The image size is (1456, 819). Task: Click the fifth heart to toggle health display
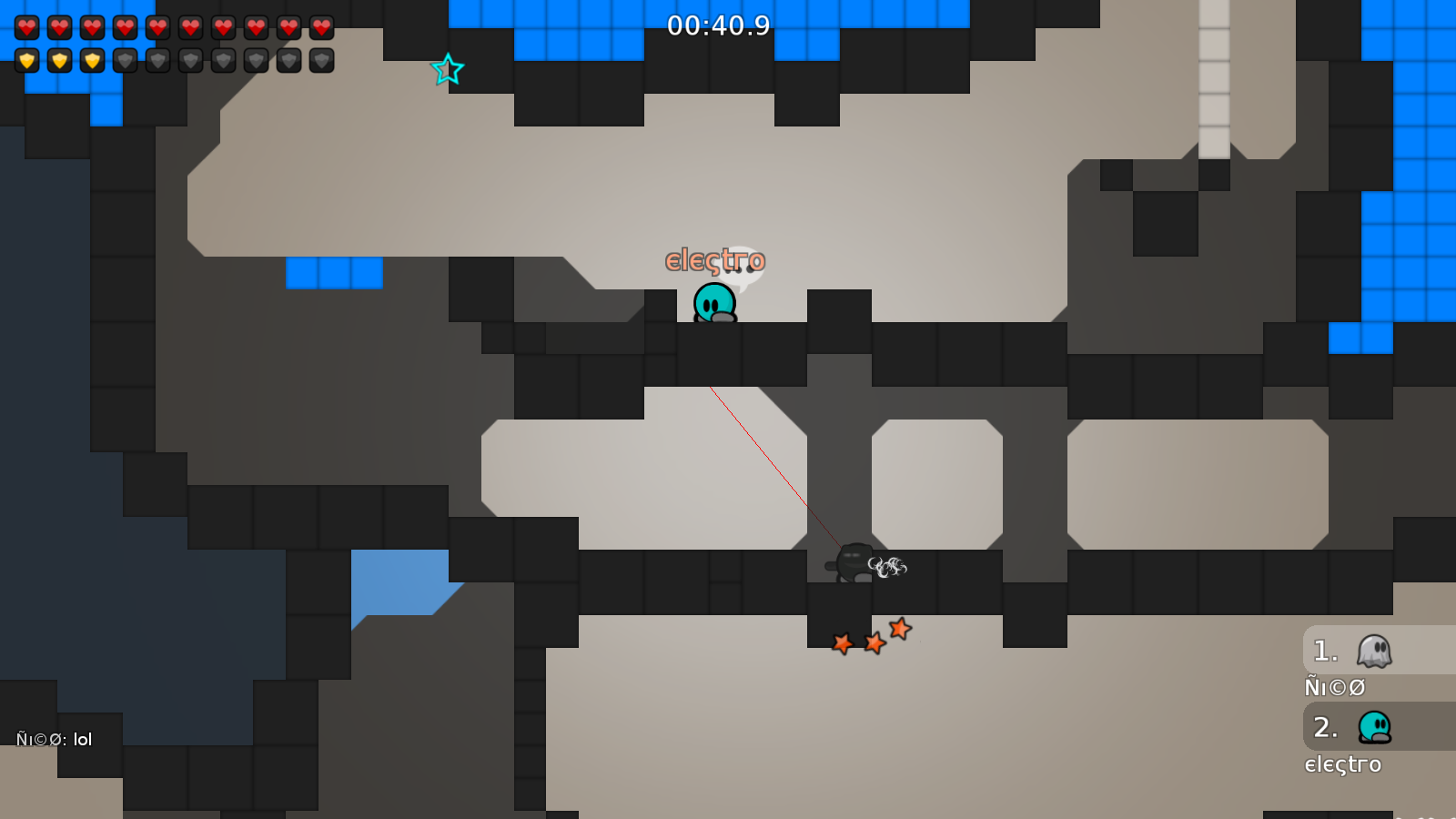click(x=157, y=26)
